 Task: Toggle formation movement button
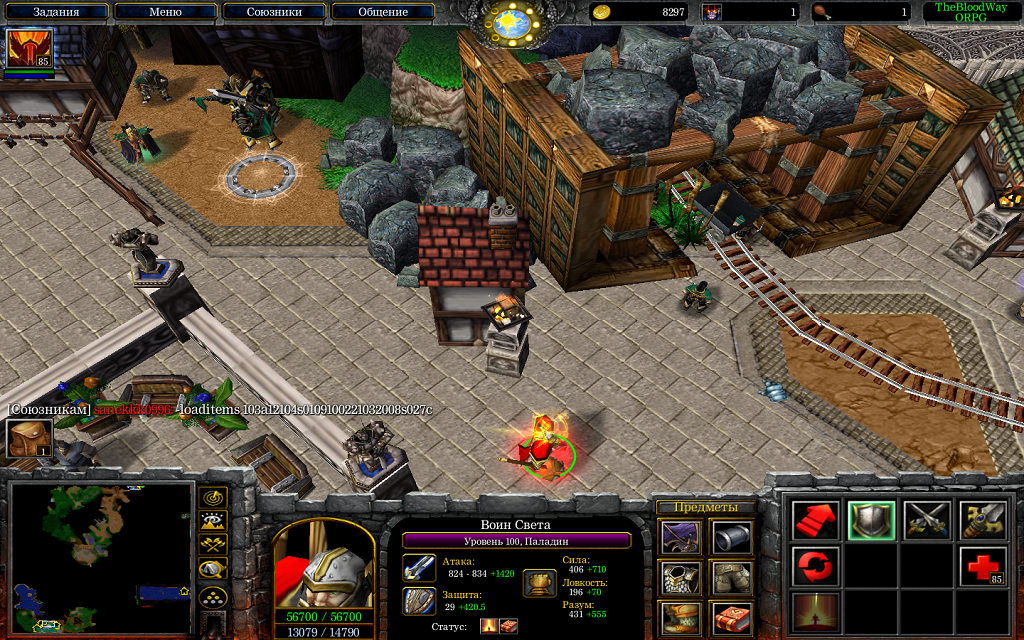213,597
